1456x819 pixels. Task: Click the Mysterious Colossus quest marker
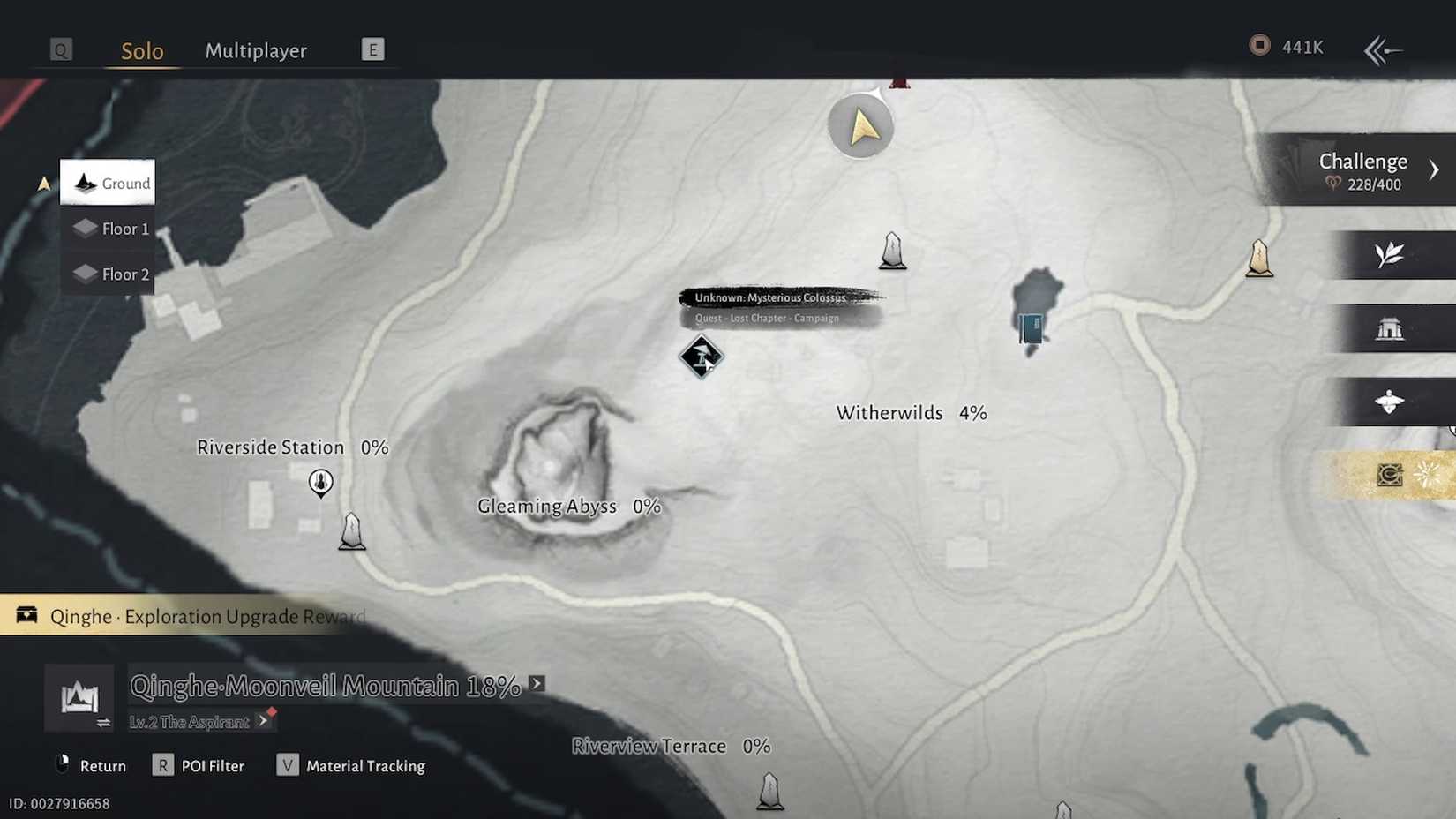702,357
